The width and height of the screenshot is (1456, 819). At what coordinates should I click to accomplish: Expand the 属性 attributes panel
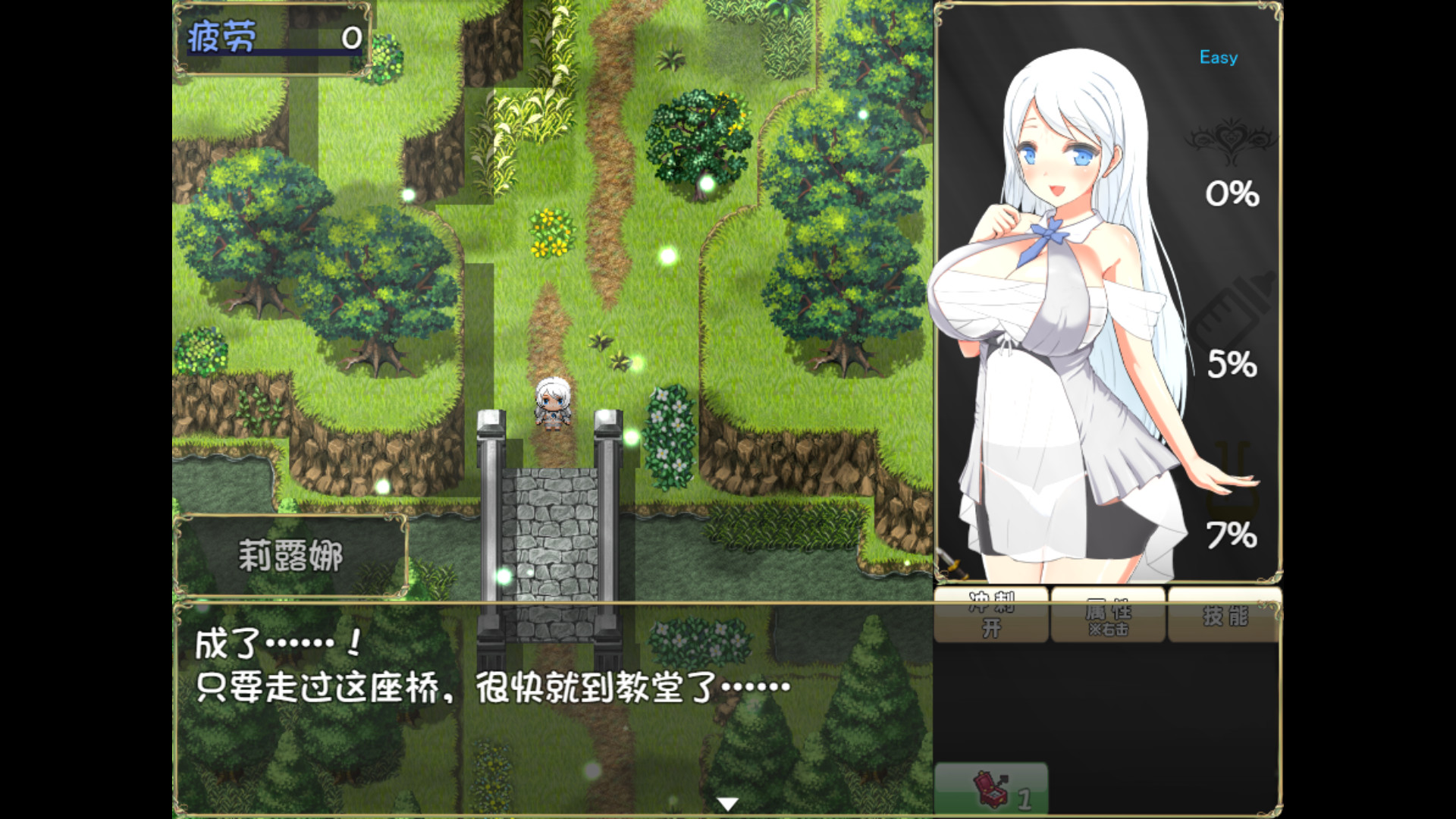(x=1109, y=616)
